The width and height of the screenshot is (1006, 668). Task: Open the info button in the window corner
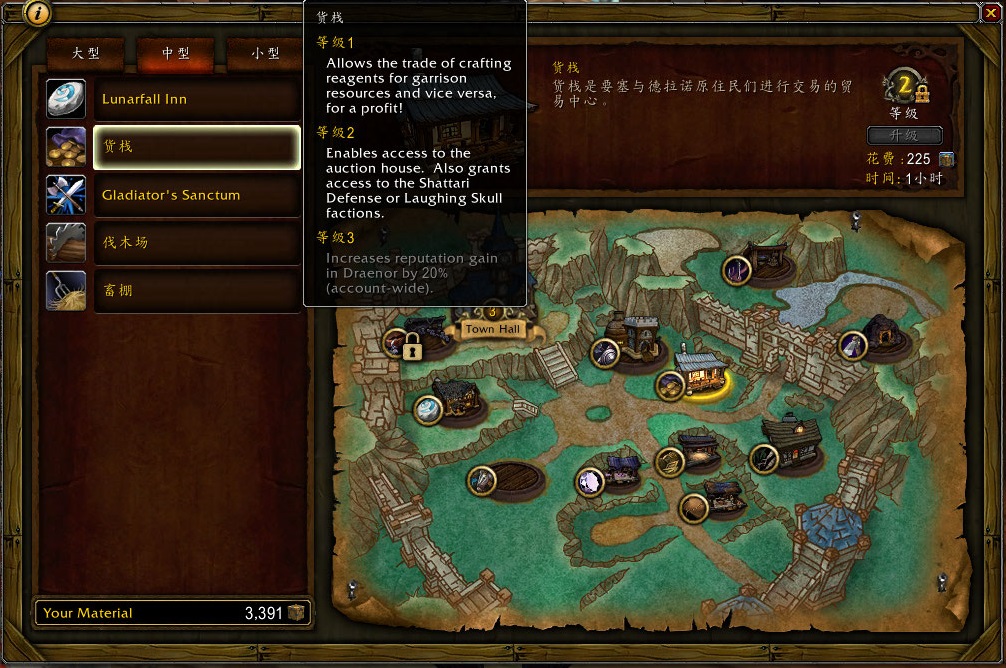click(36, 13)
